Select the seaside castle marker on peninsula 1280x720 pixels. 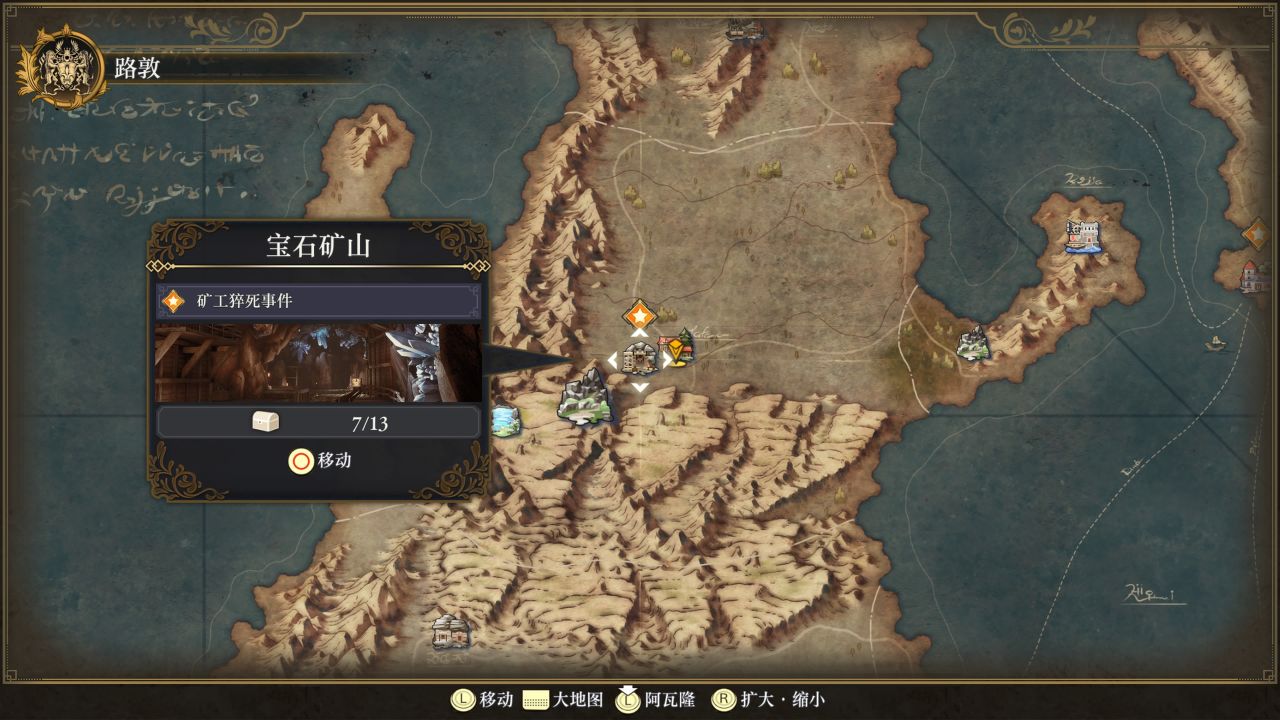(1082, 236)
